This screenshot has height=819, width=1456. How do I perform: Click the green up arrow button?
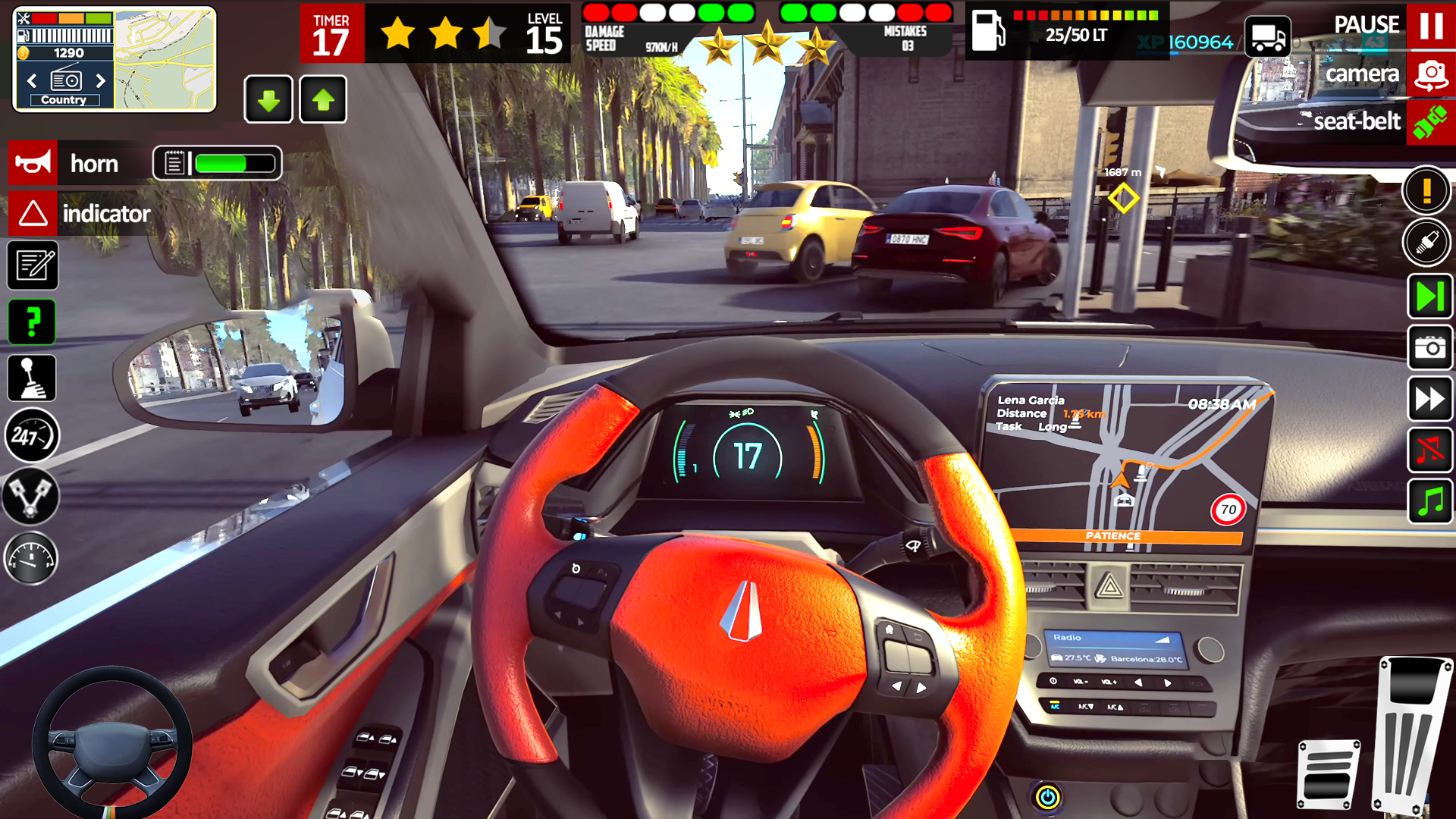(x=323, y=99)
